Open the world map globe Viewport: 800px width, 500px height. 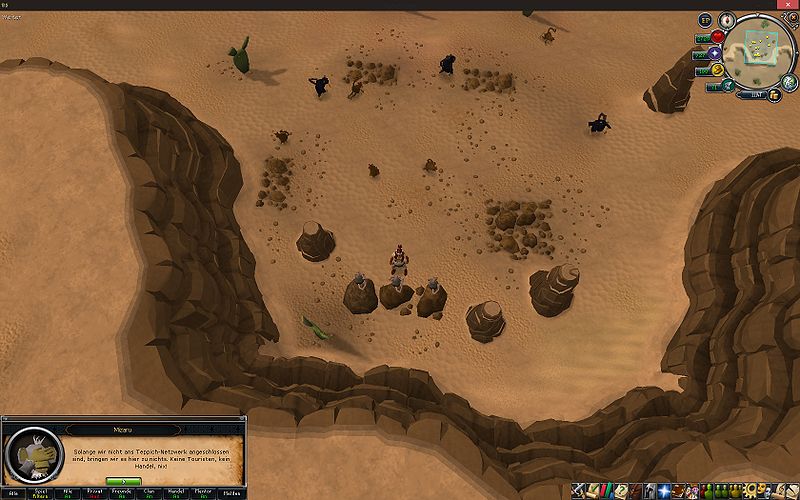[x=790, y=80]
